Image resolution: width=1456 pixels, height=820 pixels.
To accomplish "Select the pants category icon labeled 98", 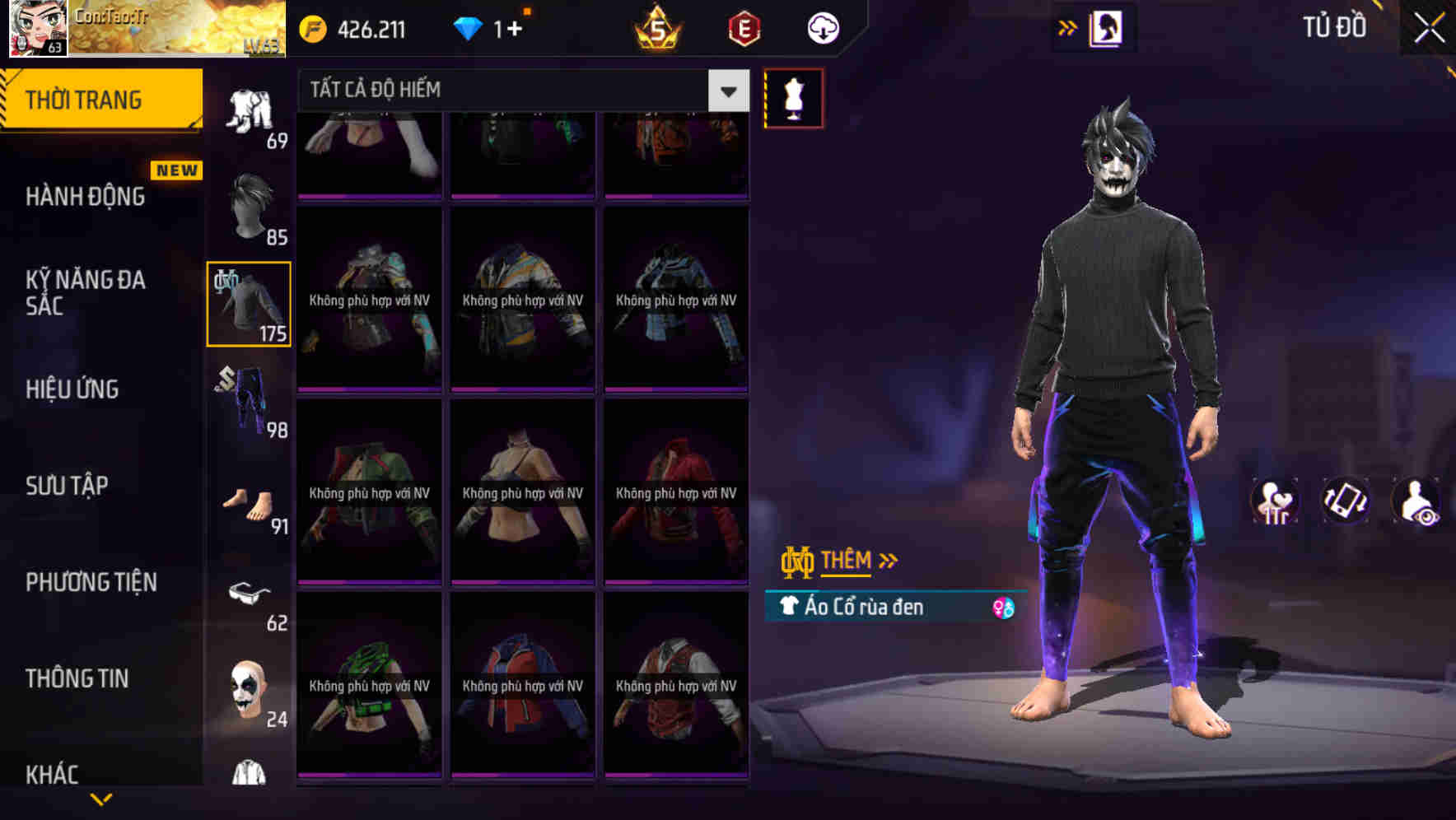I will click(x=247, y=399).
